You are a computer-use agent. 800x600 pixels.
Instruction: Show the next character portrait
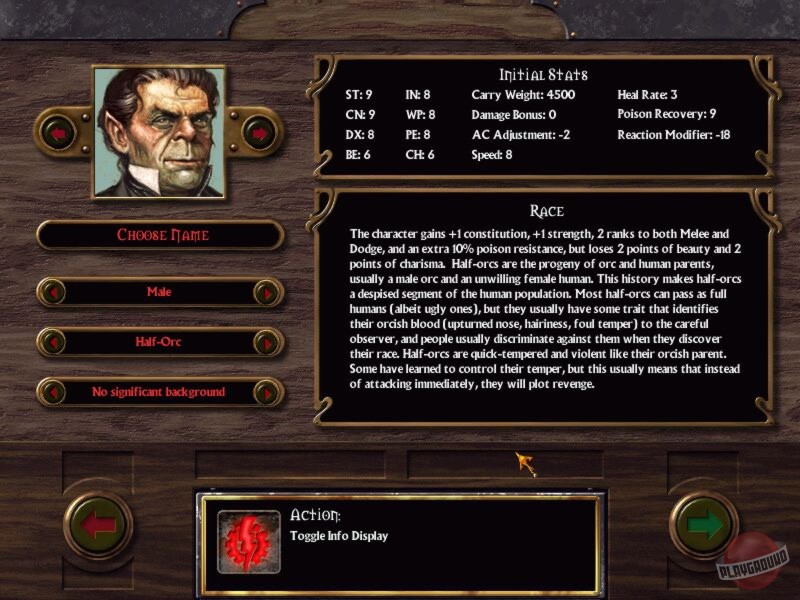click(259, 132)
